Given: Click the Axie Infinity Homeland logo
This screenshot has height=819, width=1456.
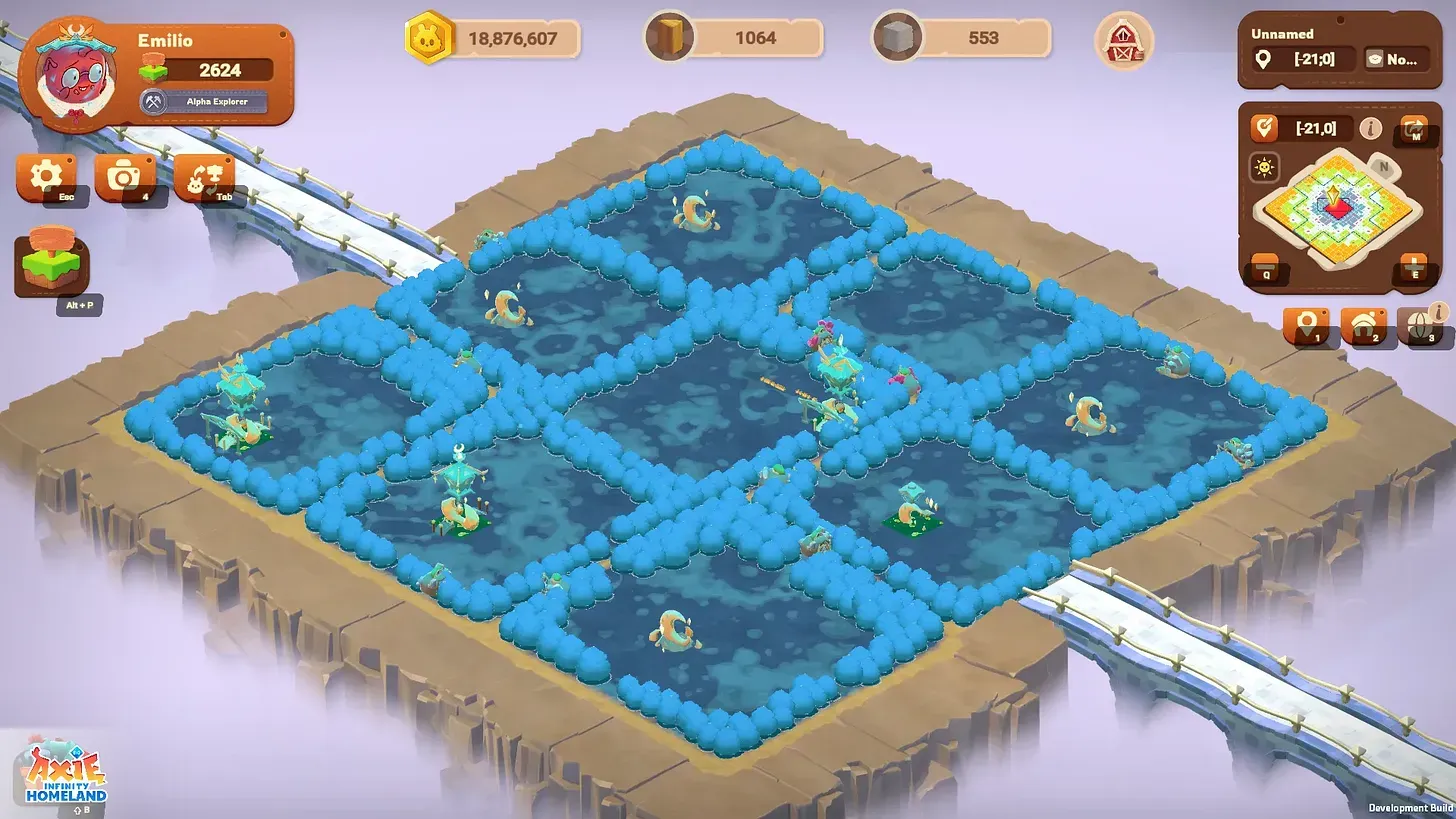Looking at the screenshot, I should 65,773.
